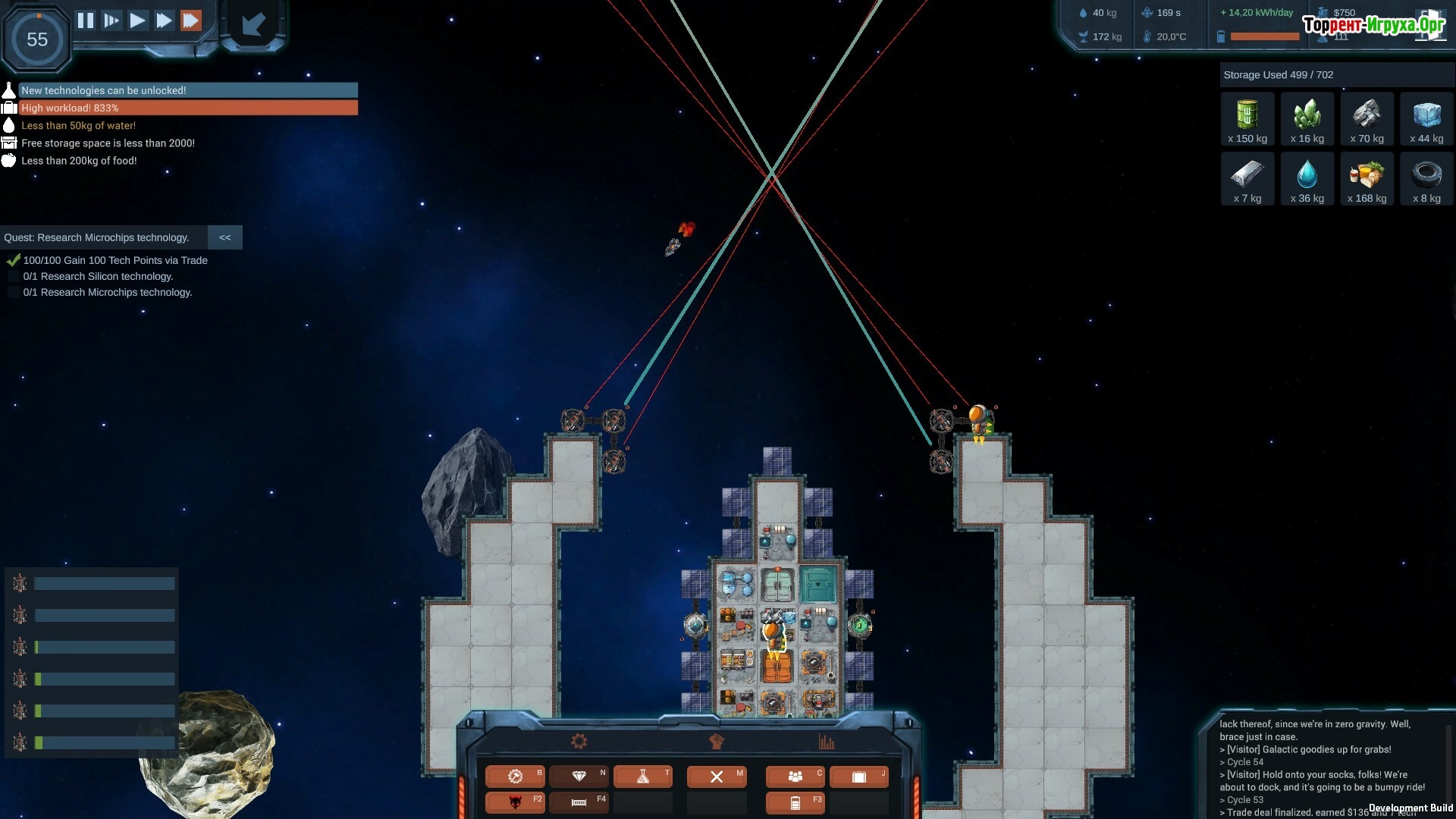Open the research flask button

click(x=643, y=776)
